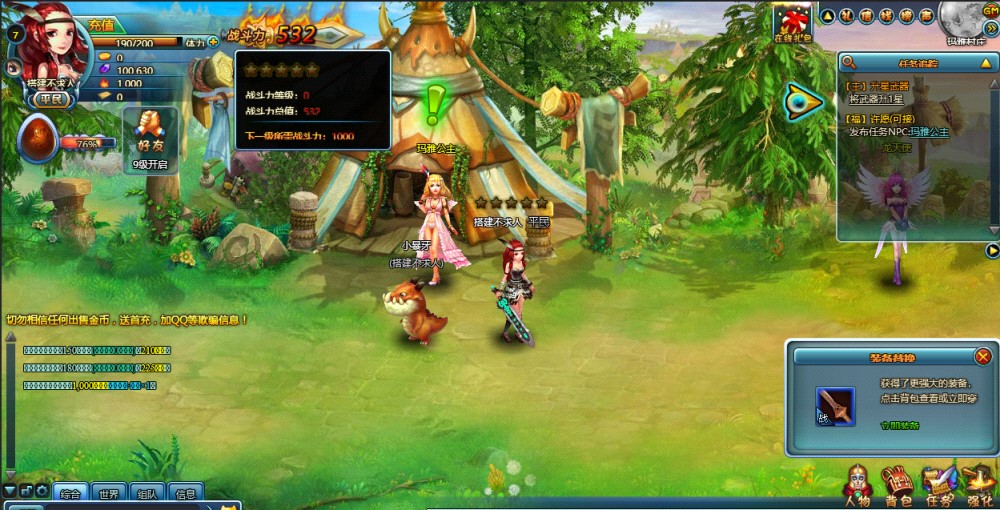
Task: Open the quest tracker magnifier search icon
Action: point(850,62)
